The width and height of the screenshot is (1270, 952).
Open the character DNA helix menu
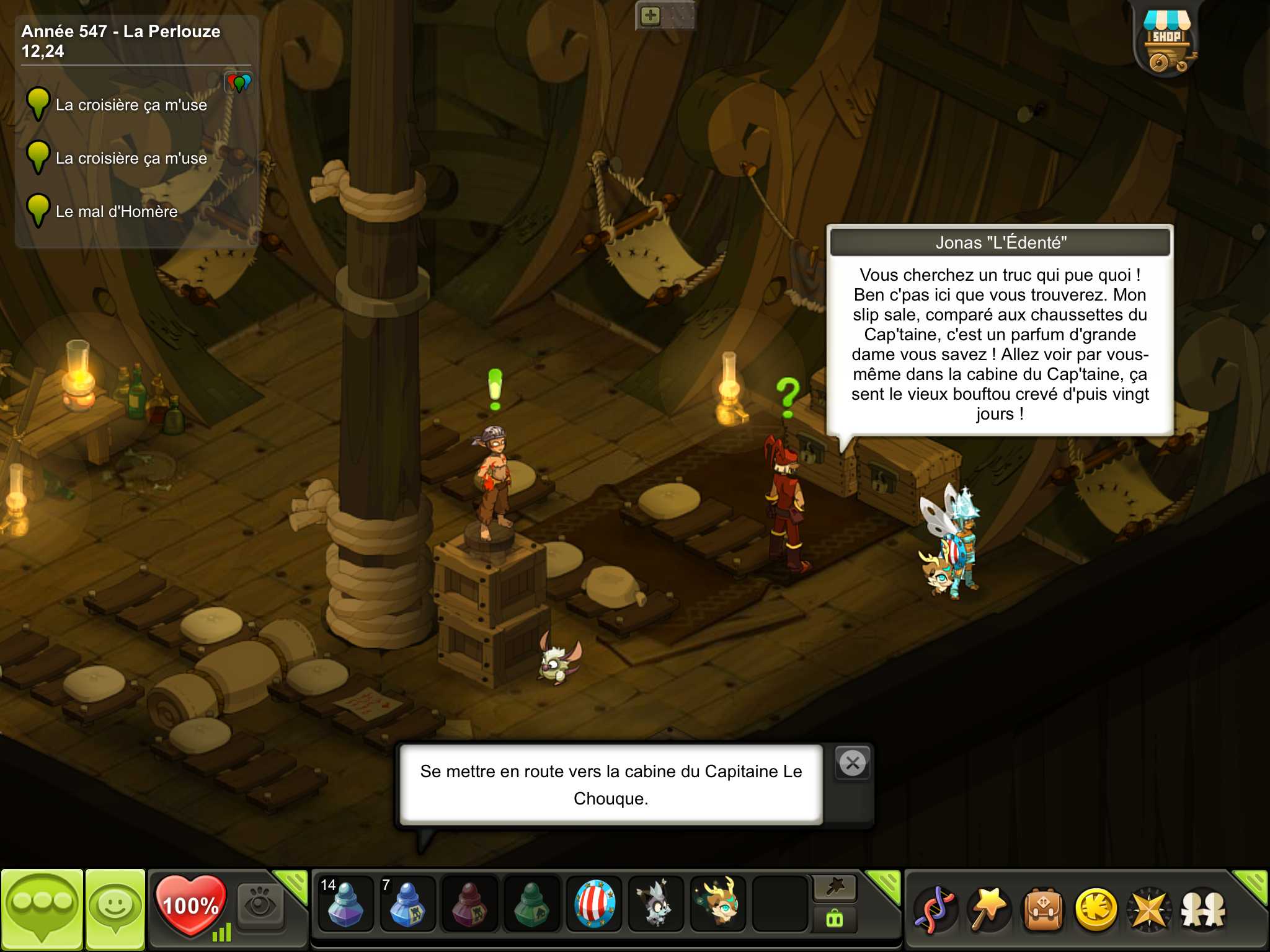point(935,910)
